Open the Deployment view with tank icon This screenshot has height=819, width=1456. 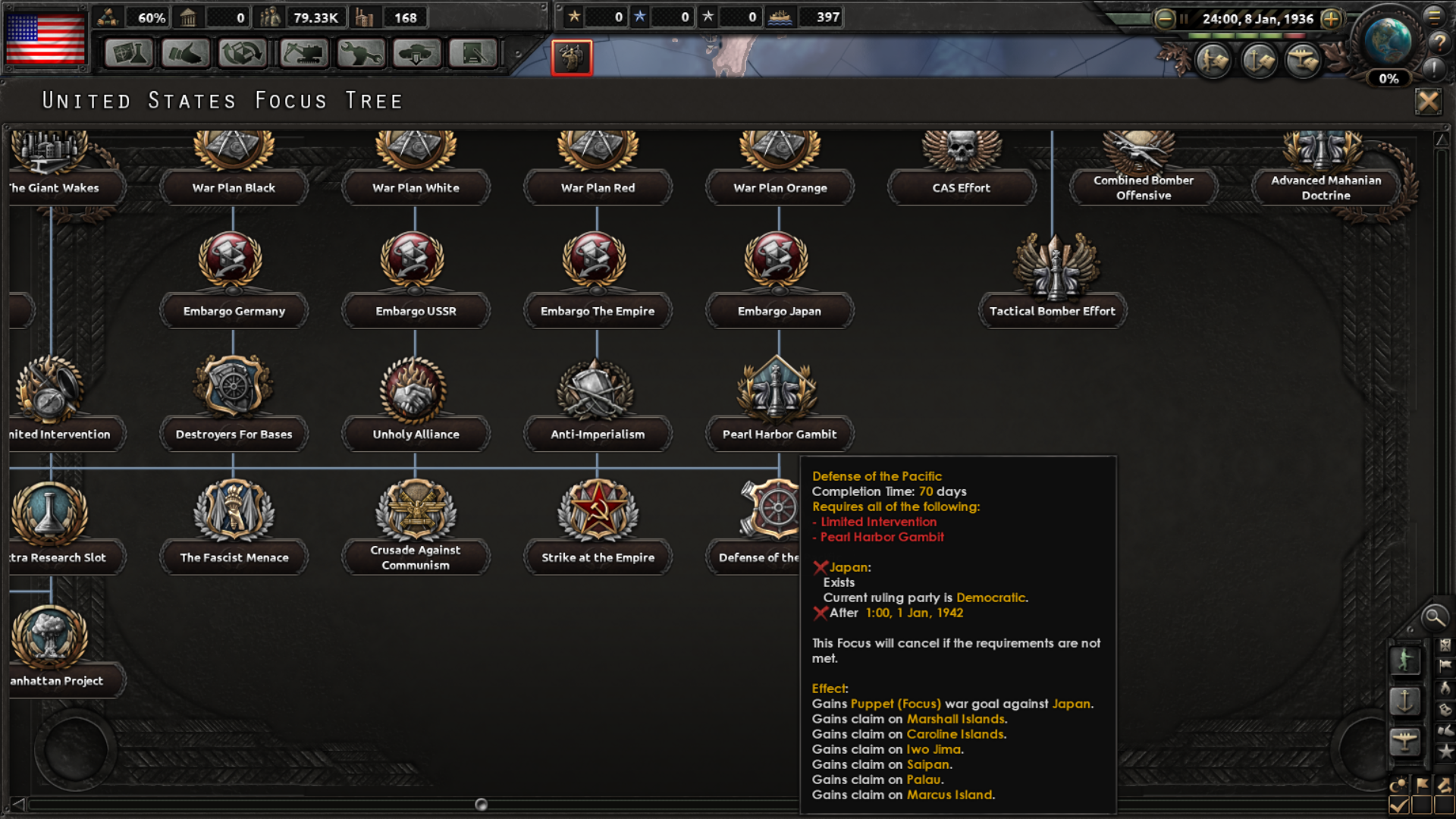pyautogui.click(x=417, y=54)
